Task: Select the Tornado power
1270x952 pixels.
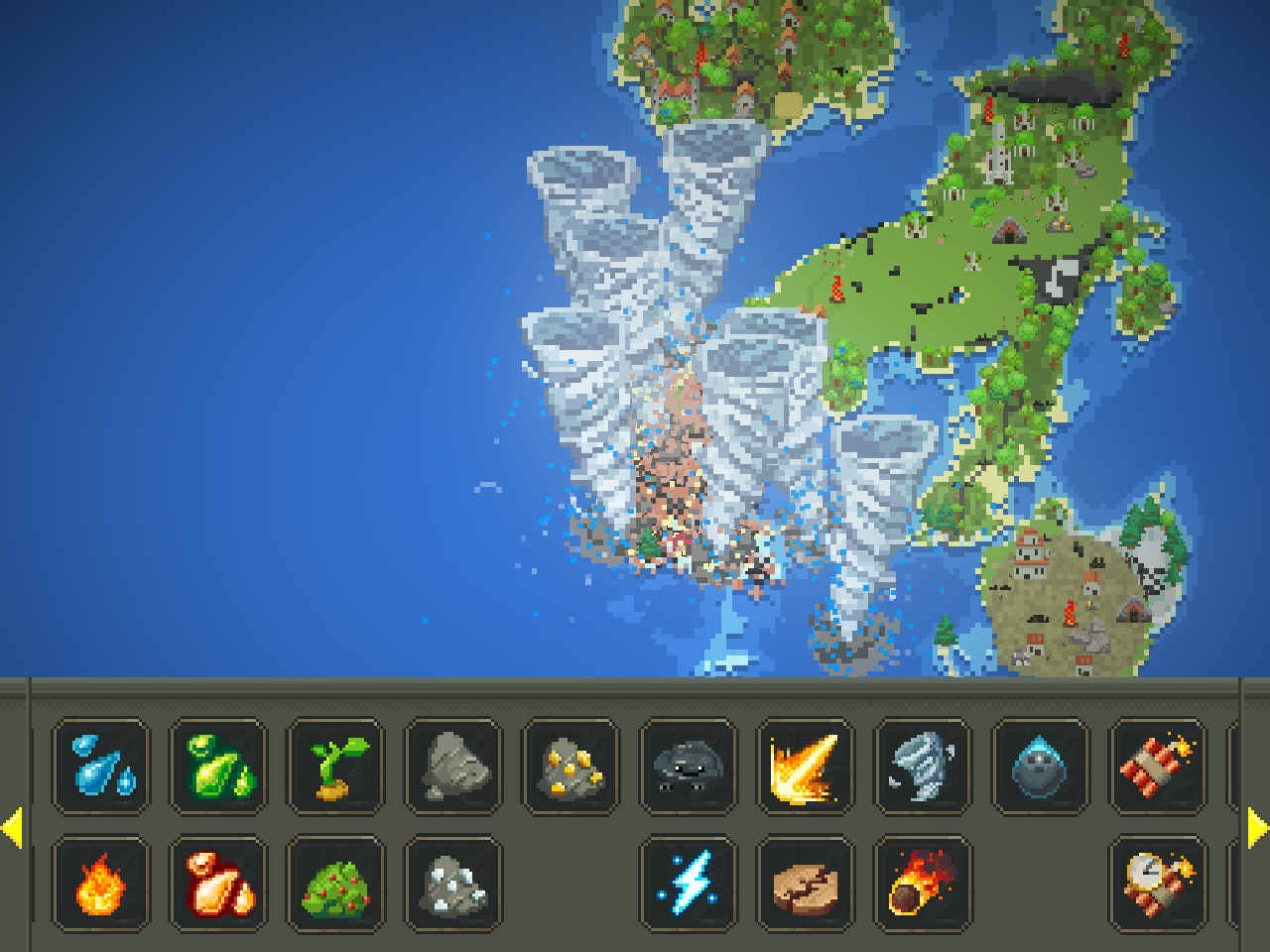Action: [x=923, y=766]
